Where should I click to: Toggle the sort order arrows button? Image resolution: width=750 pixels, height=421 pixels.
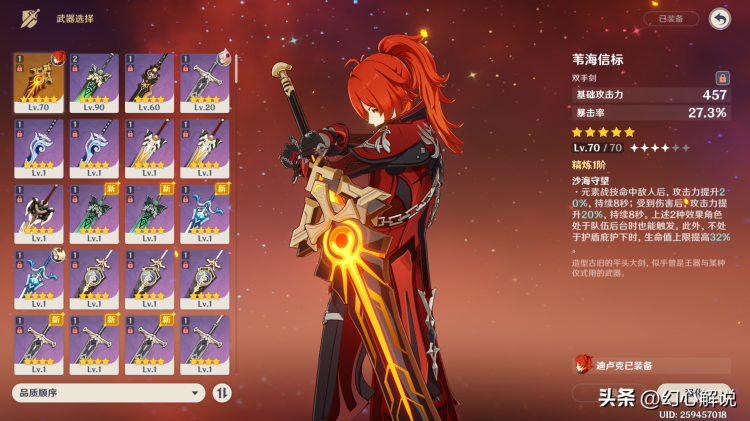pos(222,393)
